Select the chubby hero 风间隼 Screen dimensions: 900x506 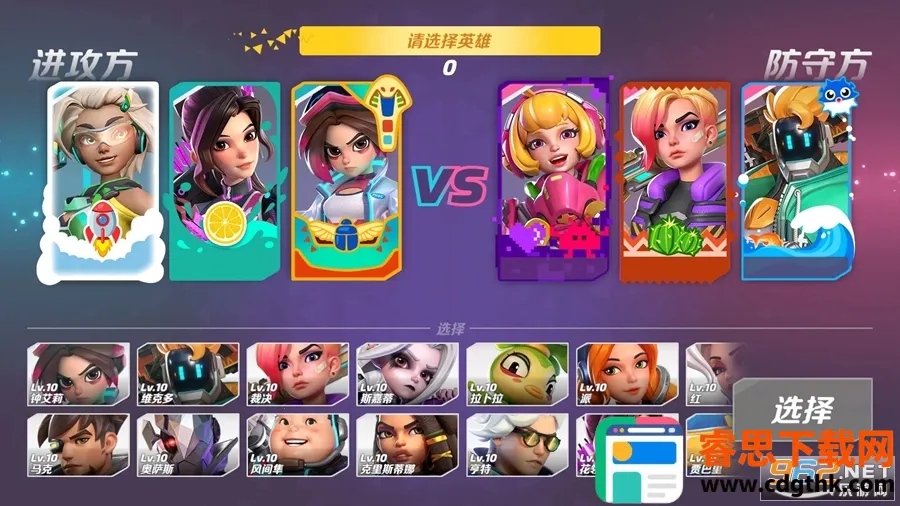click(298, 444)
